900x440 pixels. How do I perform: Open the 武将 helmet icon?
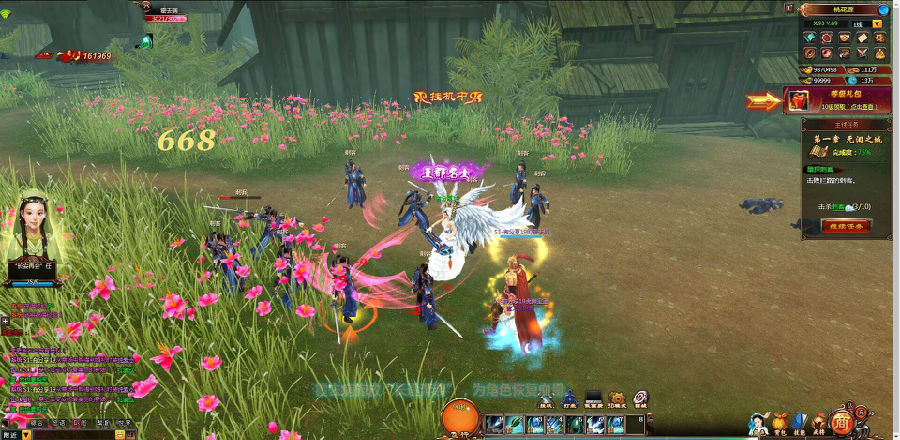point(818,422)
